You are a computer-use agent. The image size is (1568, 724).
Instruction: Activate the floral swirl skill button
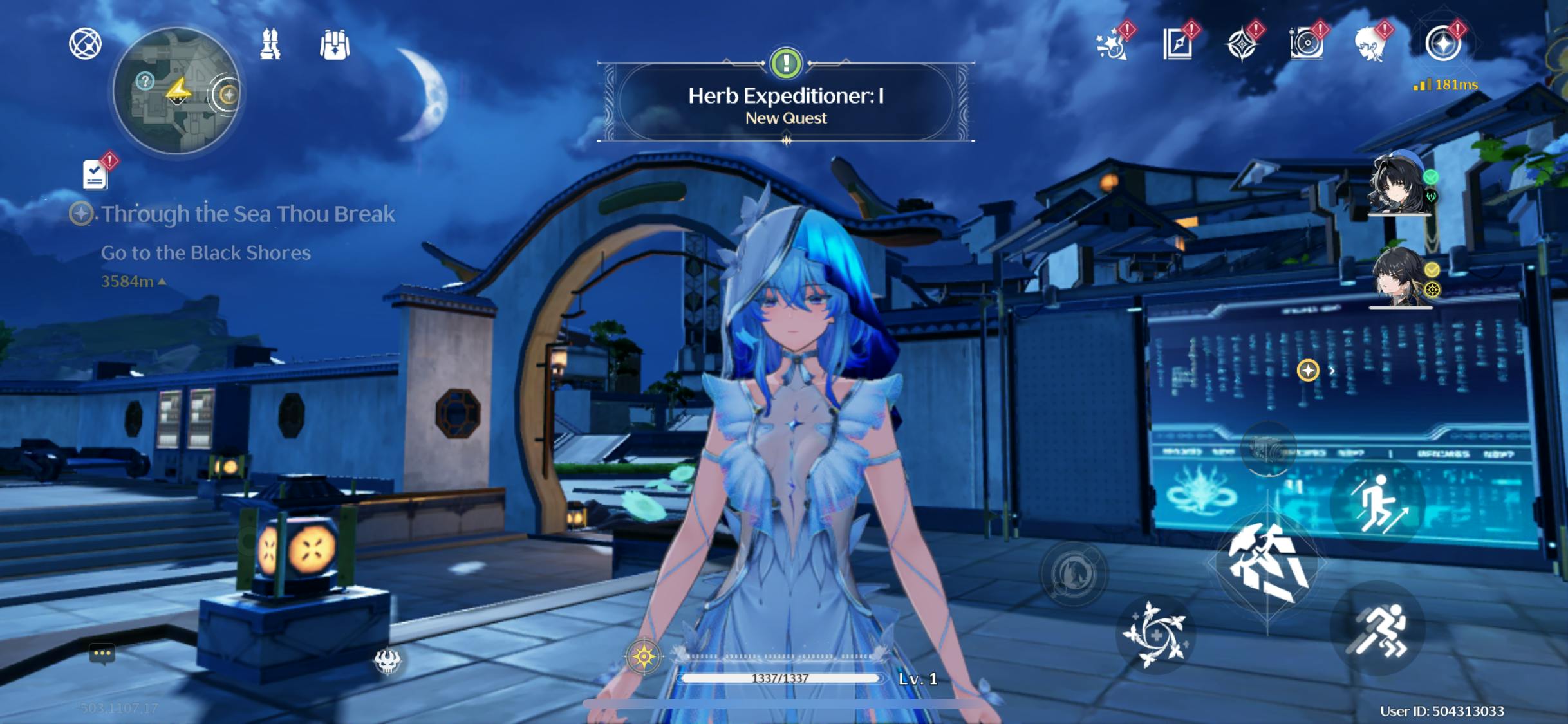tap(1155, 635)
